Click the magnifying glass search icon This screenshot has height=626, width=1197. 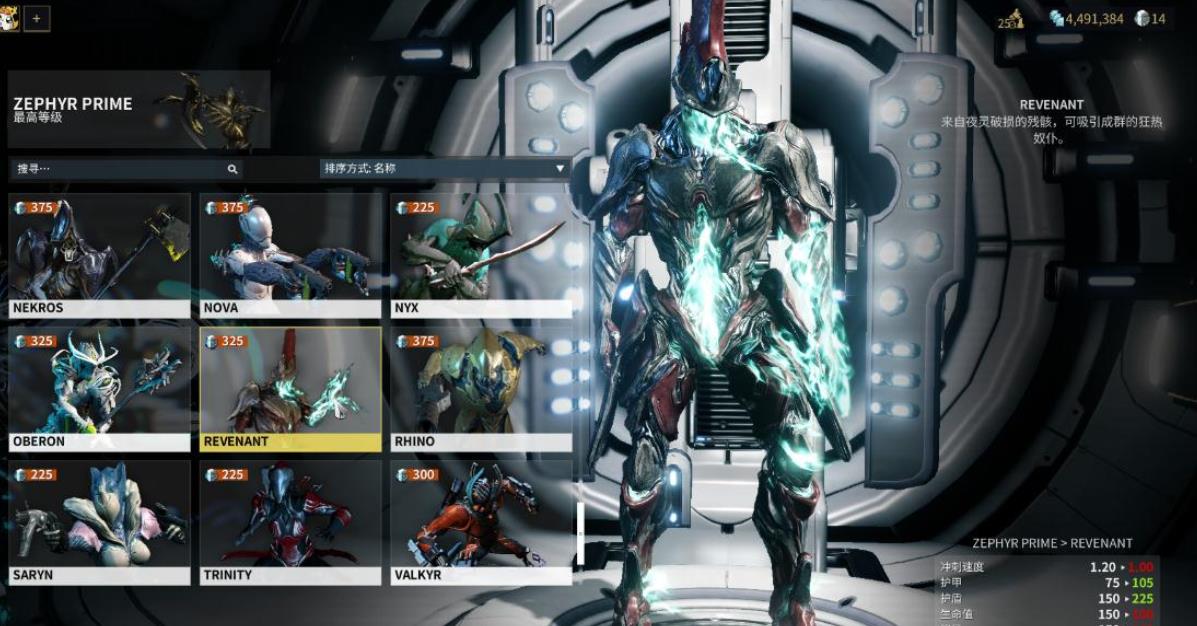pos(232,170)
